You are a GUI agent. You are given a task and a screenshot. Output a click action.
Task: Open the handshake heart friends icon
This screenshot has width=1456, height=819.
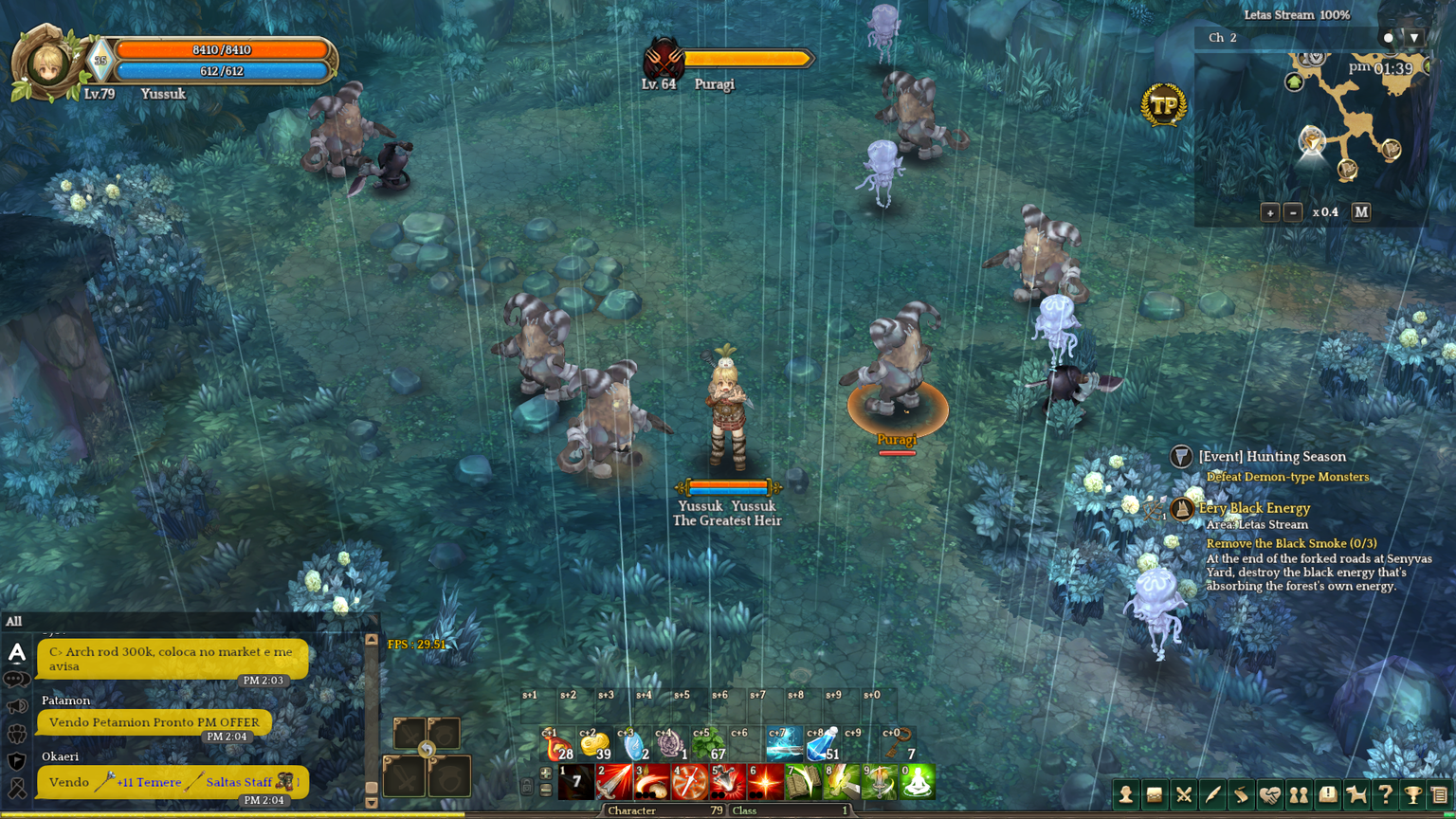point(1269,795)
